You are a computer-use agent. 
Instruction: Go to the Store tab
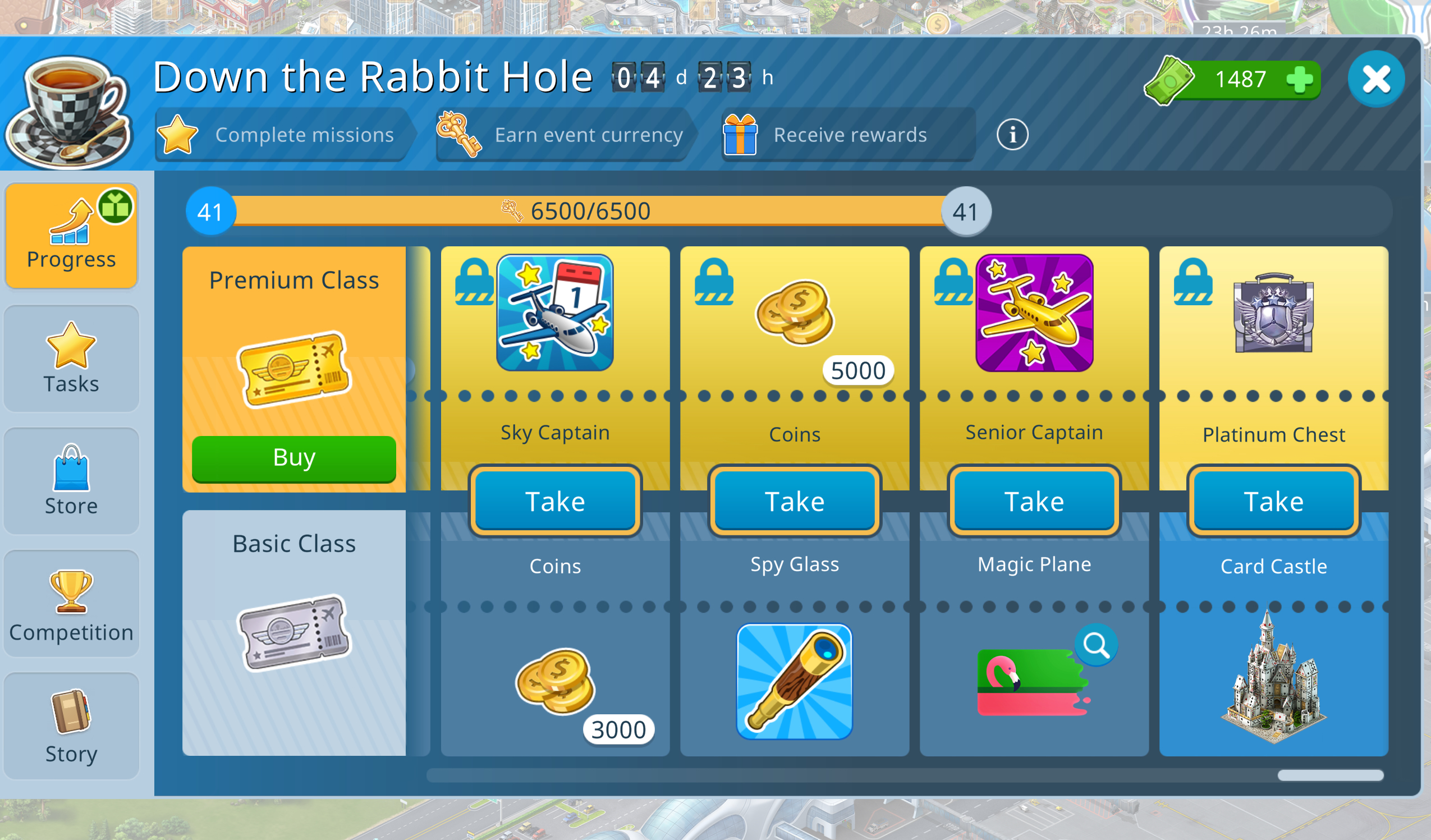tap(72, 481)
